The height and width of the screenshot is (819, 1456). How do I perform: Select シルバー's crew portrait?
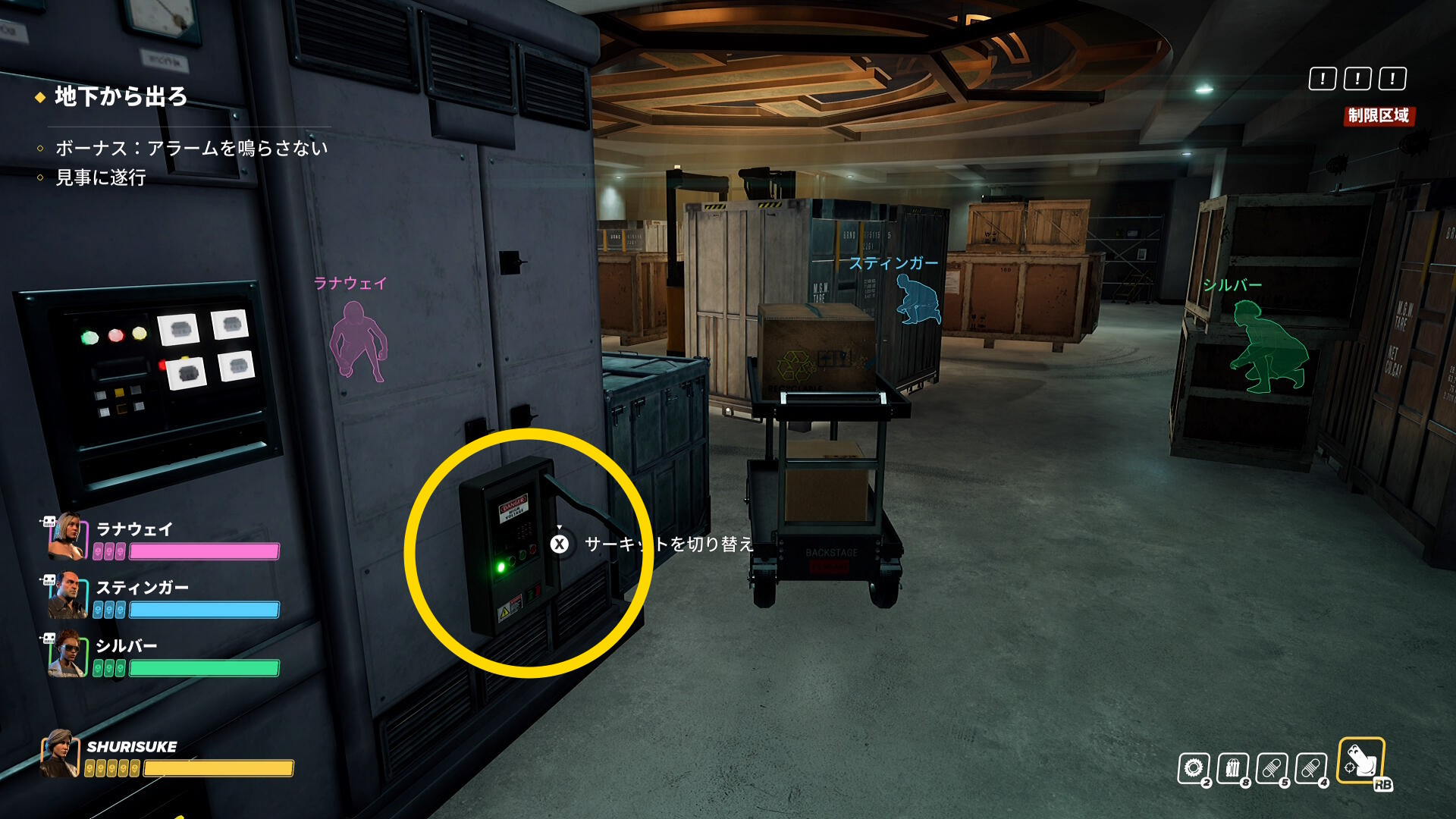coord(67,653)
